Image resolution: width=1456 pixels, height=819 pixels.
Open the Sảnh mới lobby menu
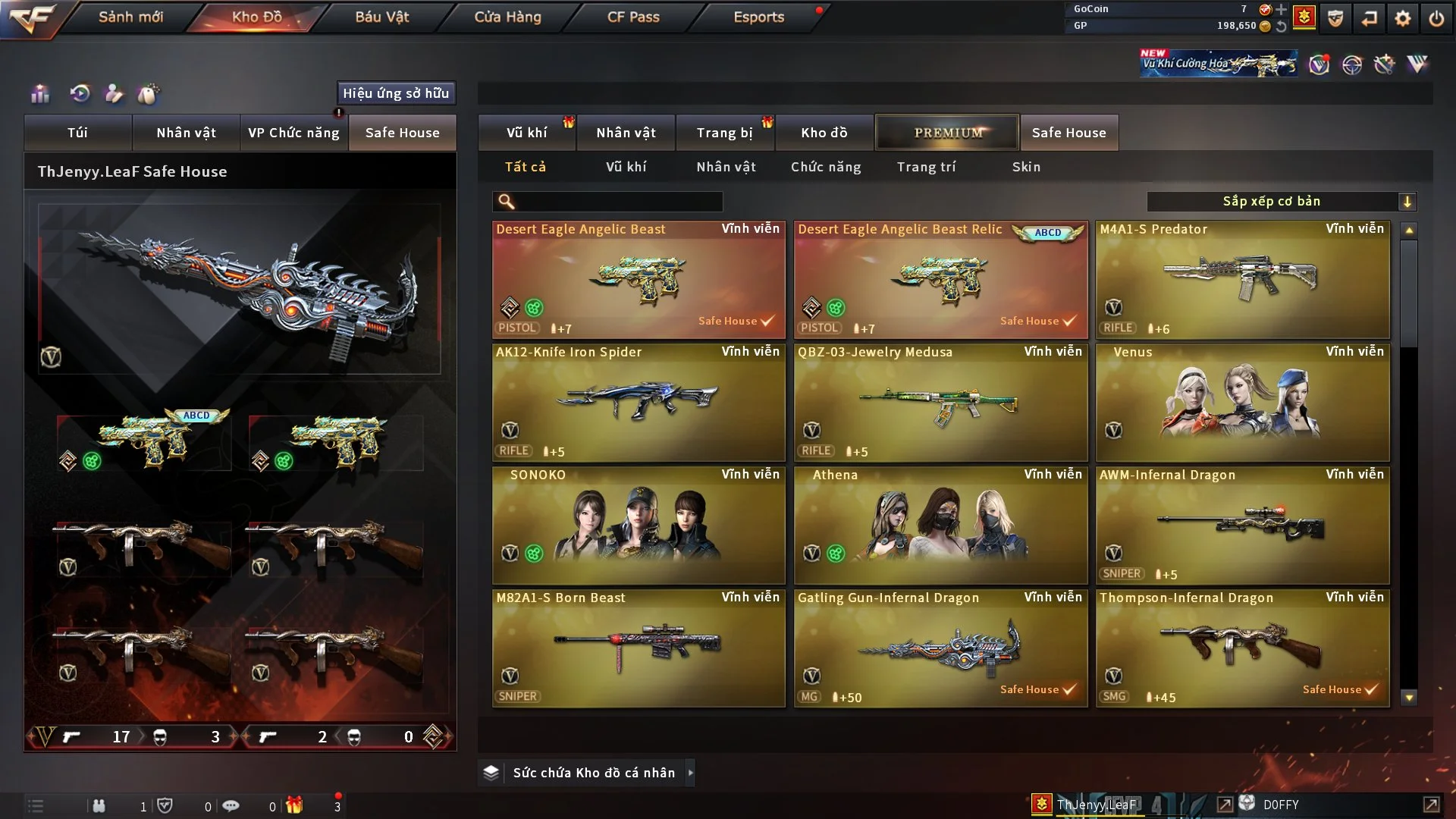tap(130, 17)
